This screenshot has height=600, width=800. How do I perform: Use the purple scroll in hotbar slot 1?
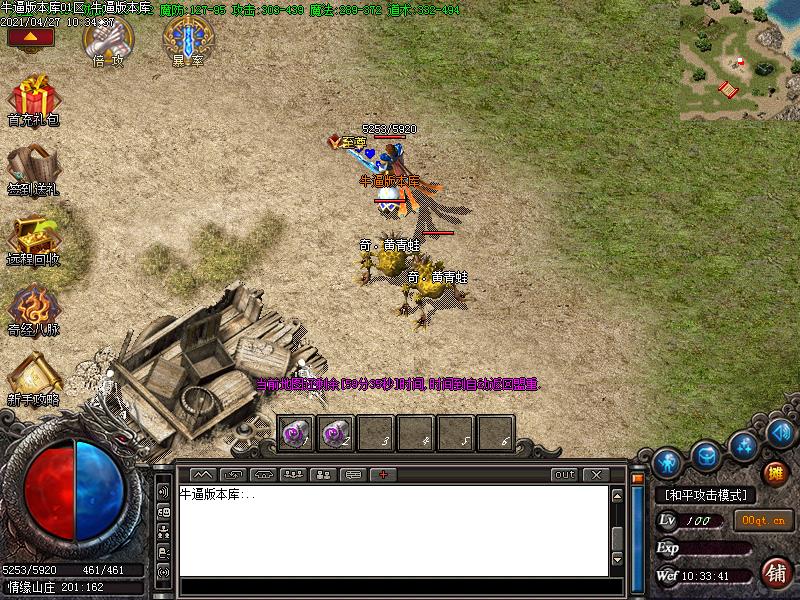click(x=296, y=433)
